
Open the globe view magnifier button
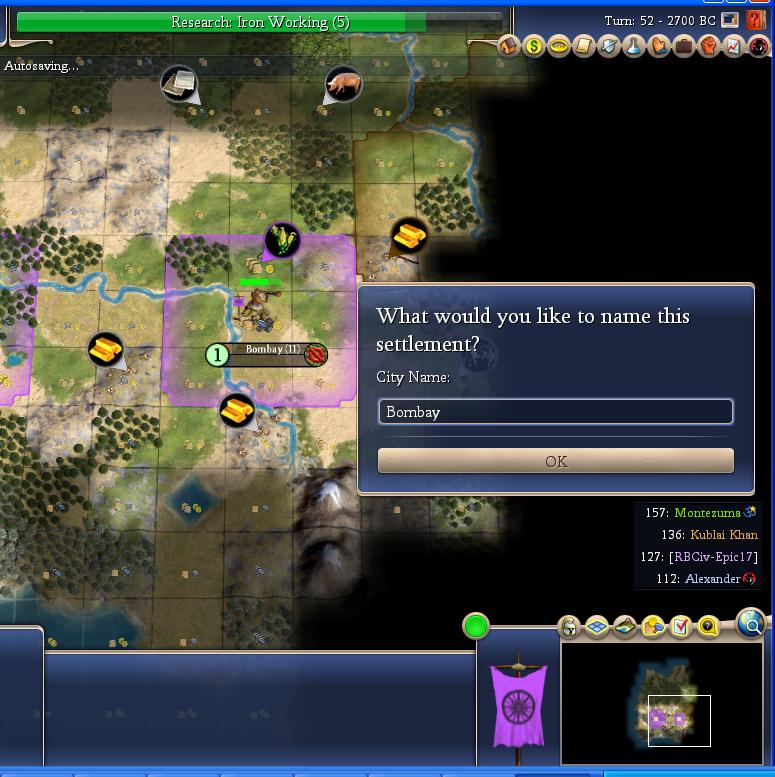(x=751, y=624)
